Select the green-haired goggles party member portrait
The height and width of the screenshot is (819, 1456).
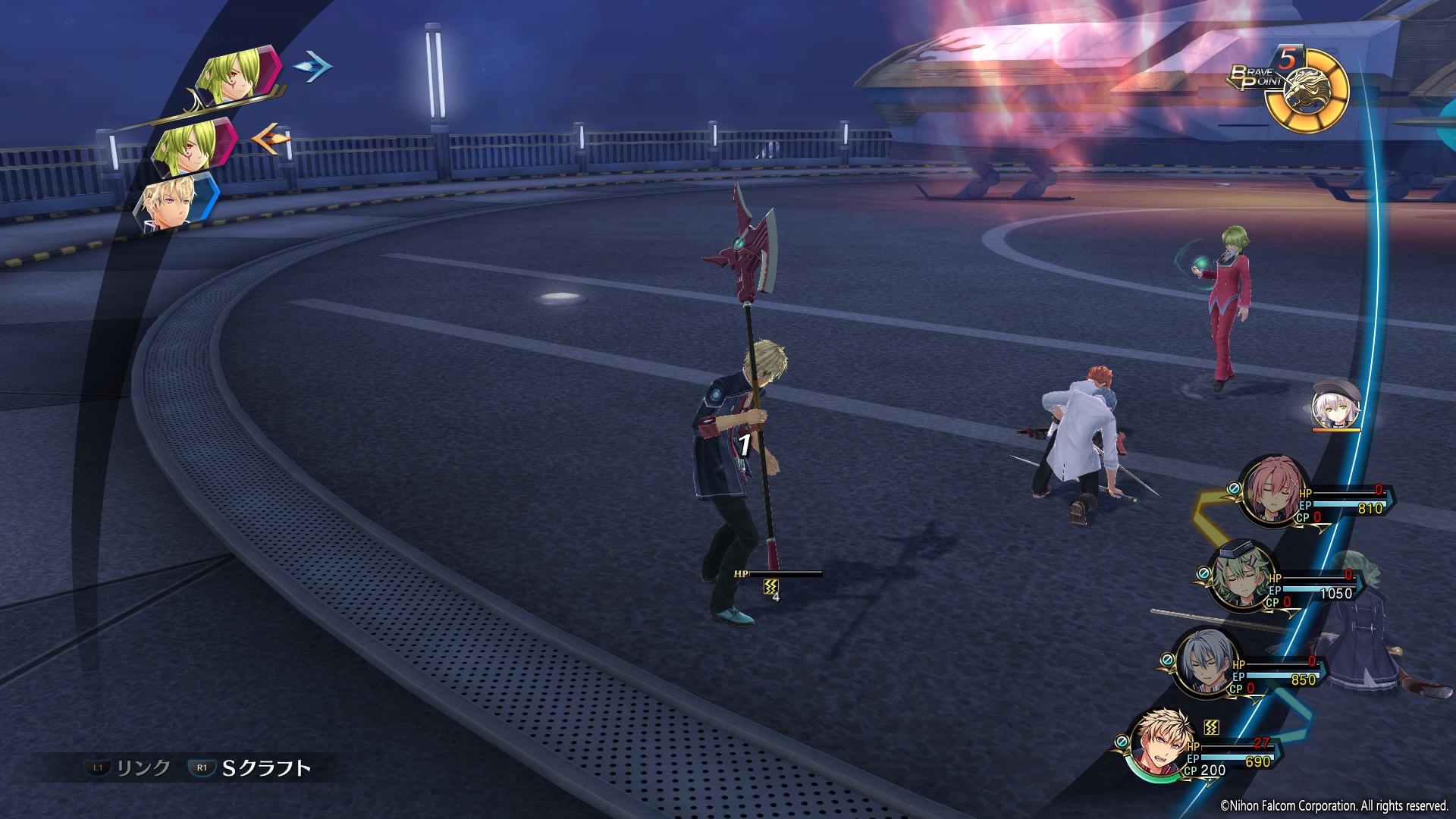pos(1235,578)
